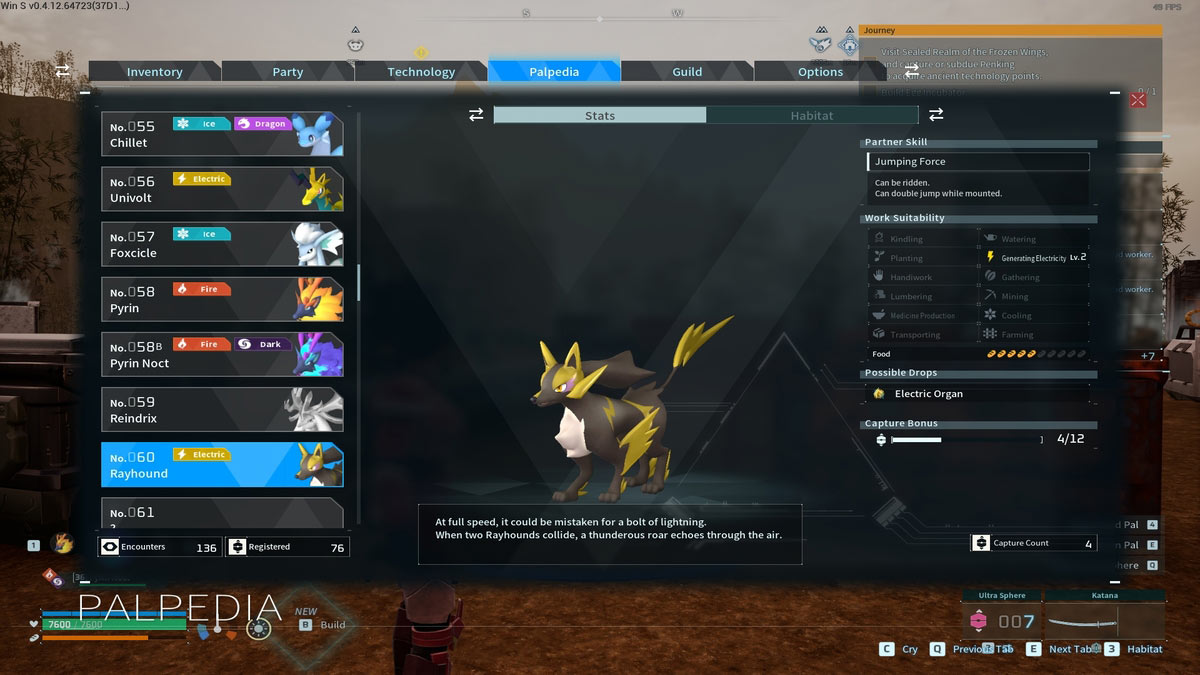This screenshot has height=675, width=1200.
Task: Close the panel with the red X
Action: [1137, 100]
